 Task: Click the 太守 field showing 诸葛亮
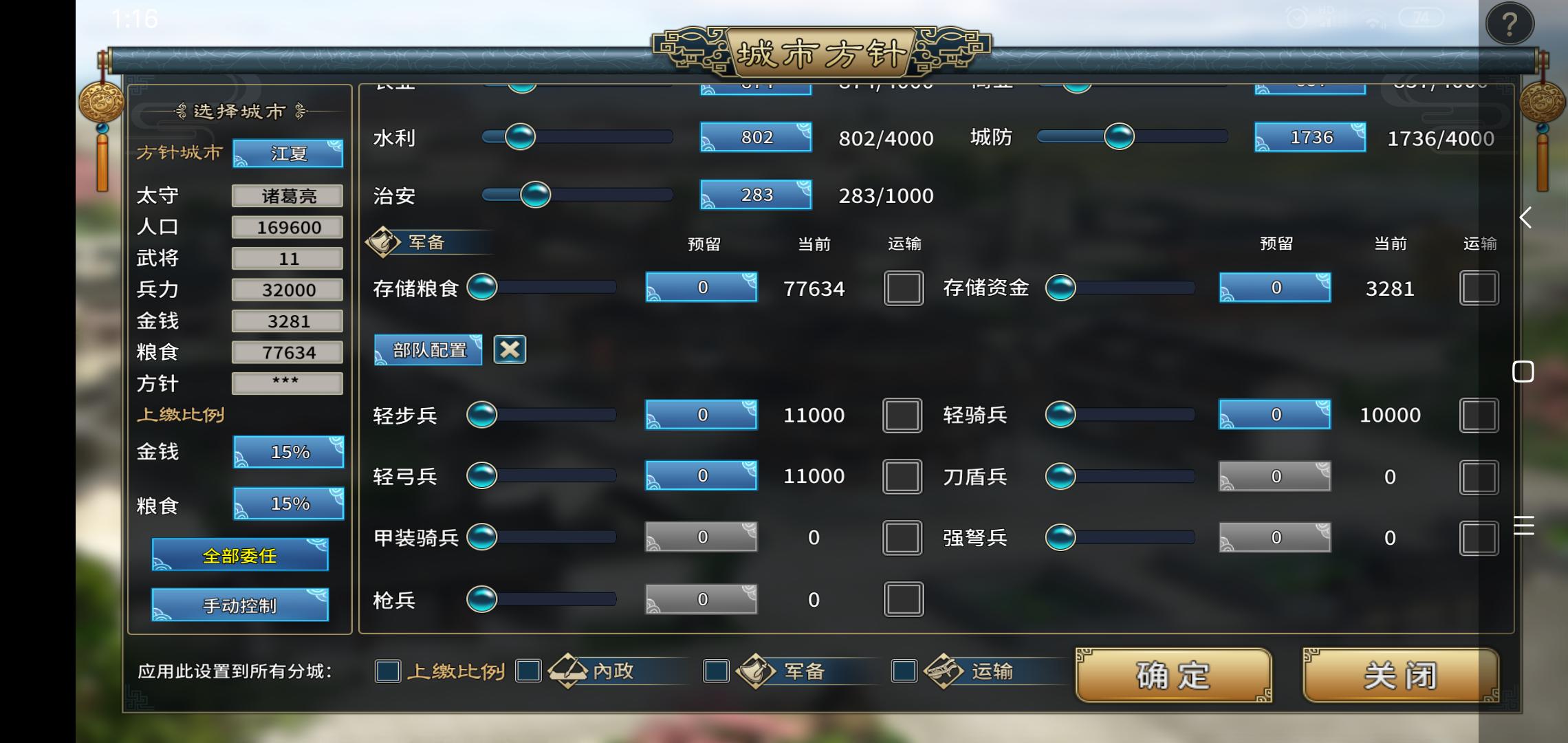(x=287, y=195)
